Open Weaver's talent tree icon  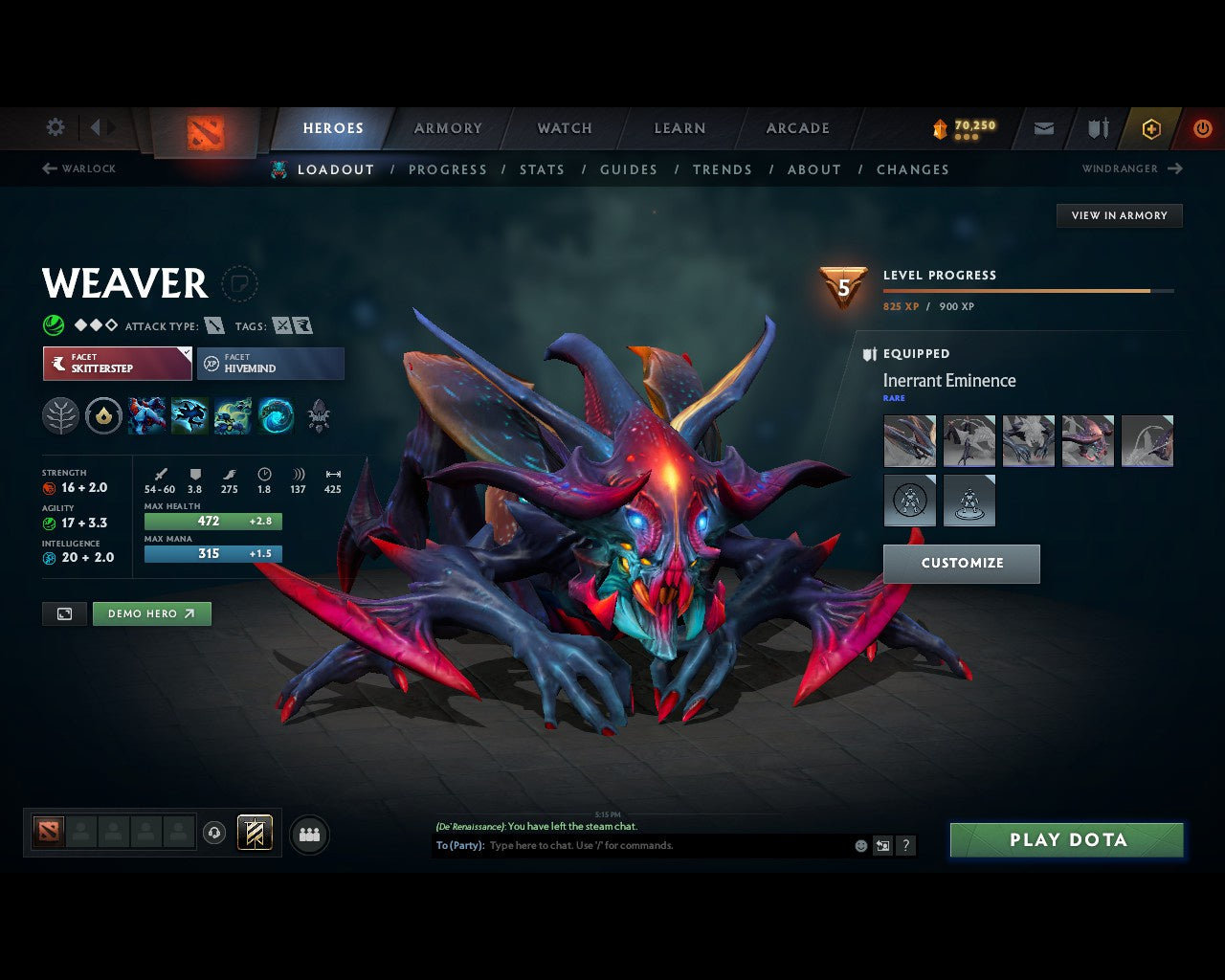60,416
